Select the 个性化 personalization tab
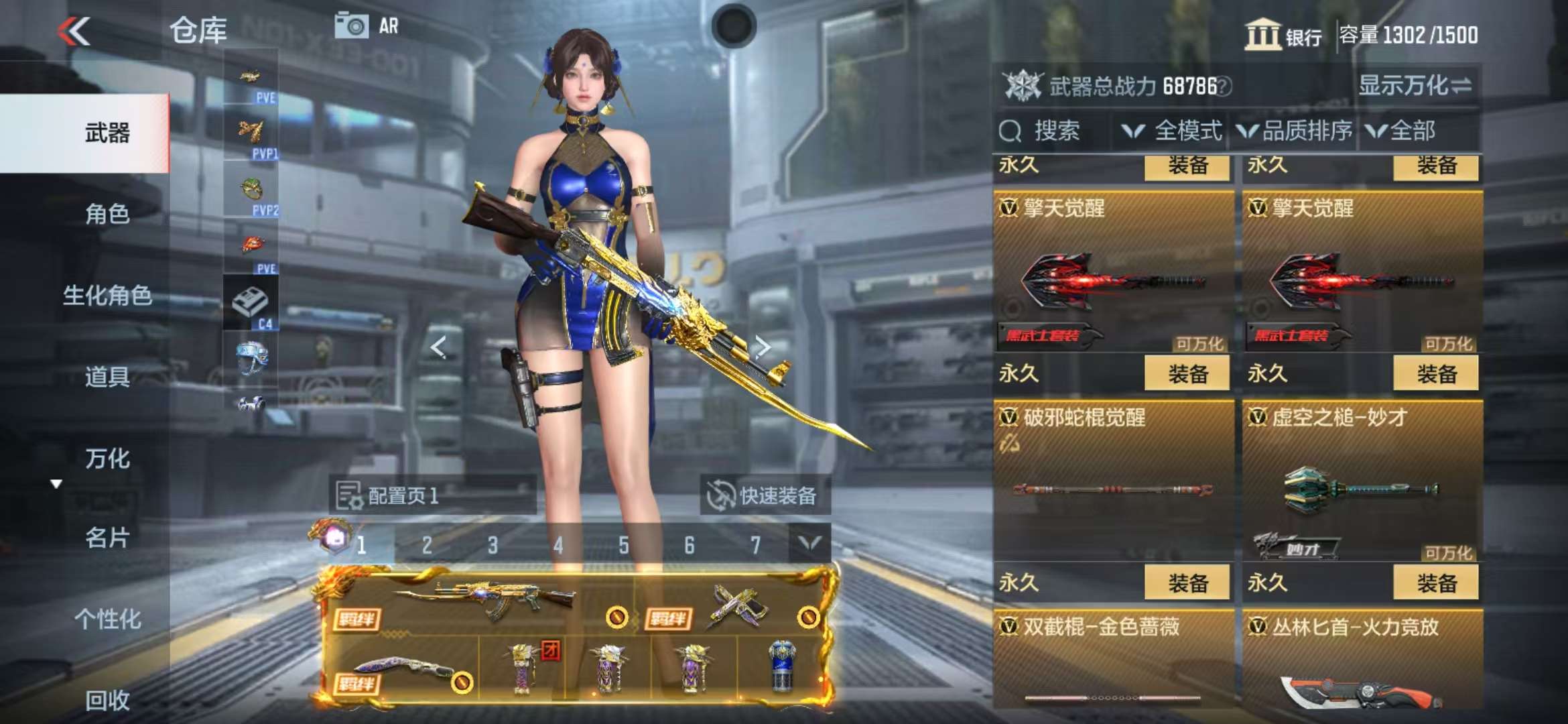 coord(107,619)
